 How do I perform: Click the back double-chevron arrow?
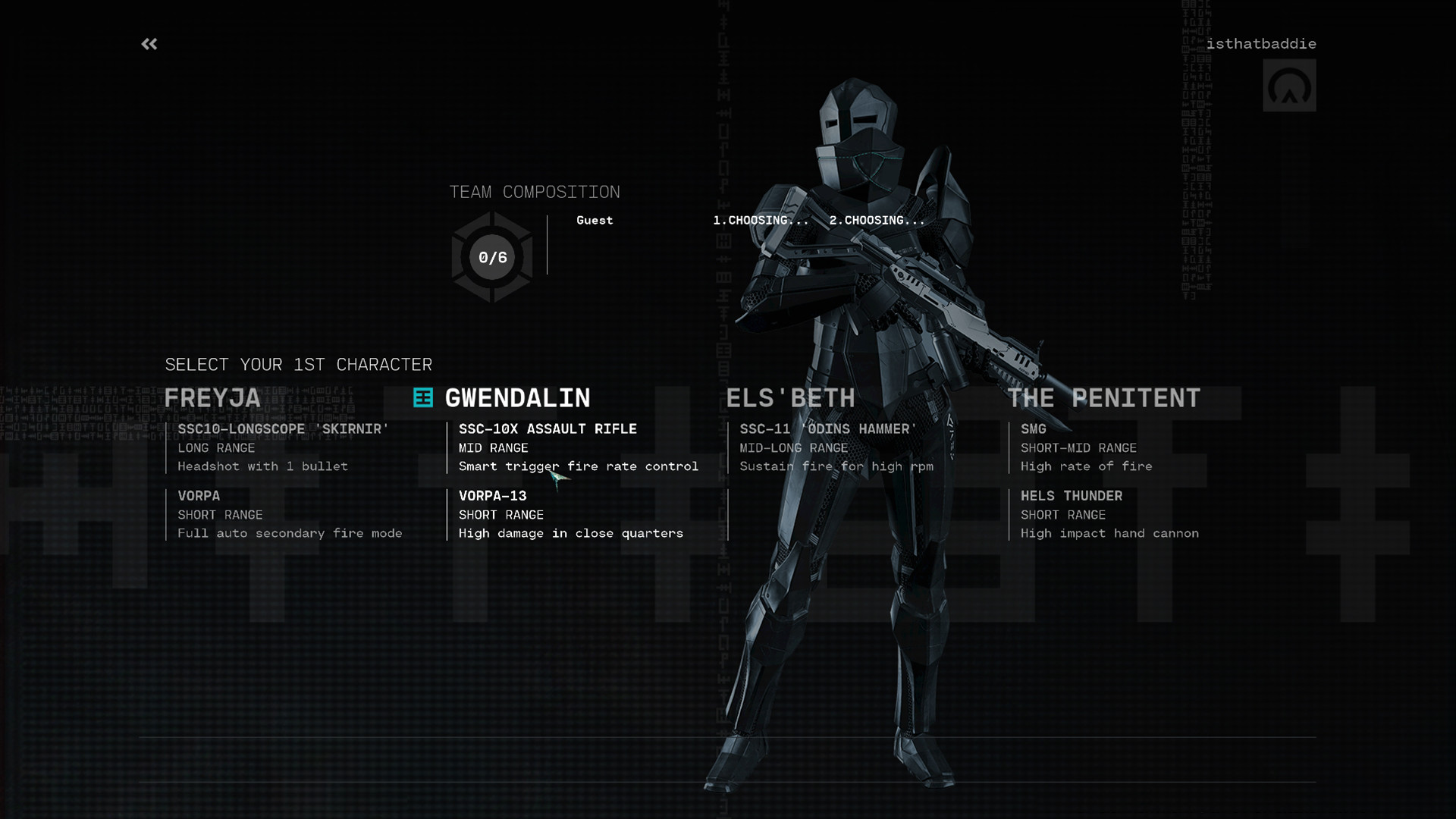pyautogui.click(x=149, y=44)
